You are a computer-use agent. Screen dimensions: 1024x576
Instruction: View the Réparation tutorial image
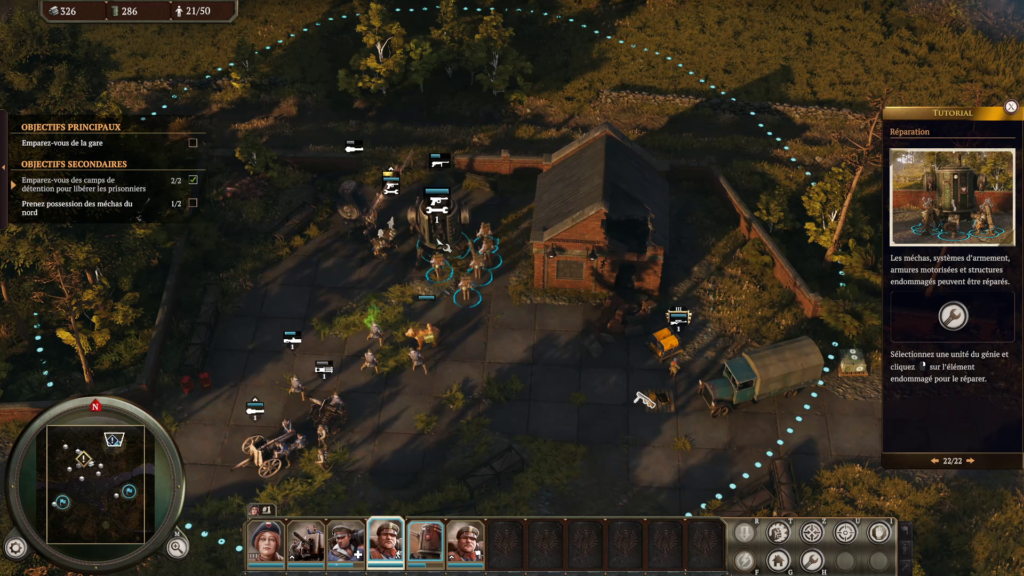952,197
